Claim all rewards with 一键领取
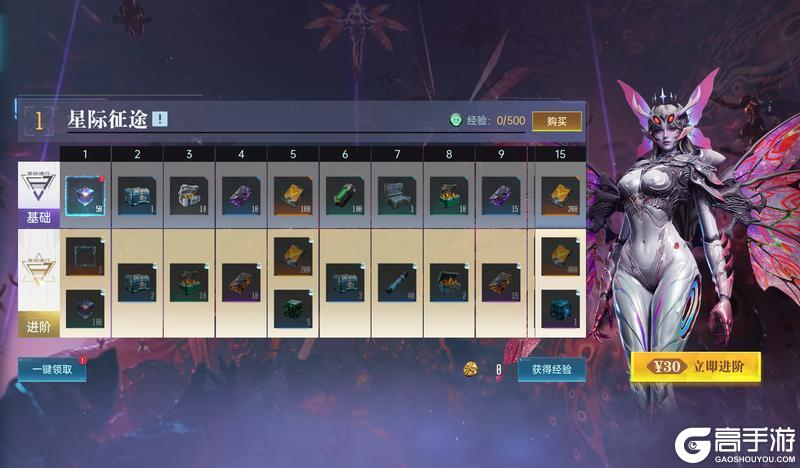The width and height of the screenshot is (800, 468). point(51,369)
